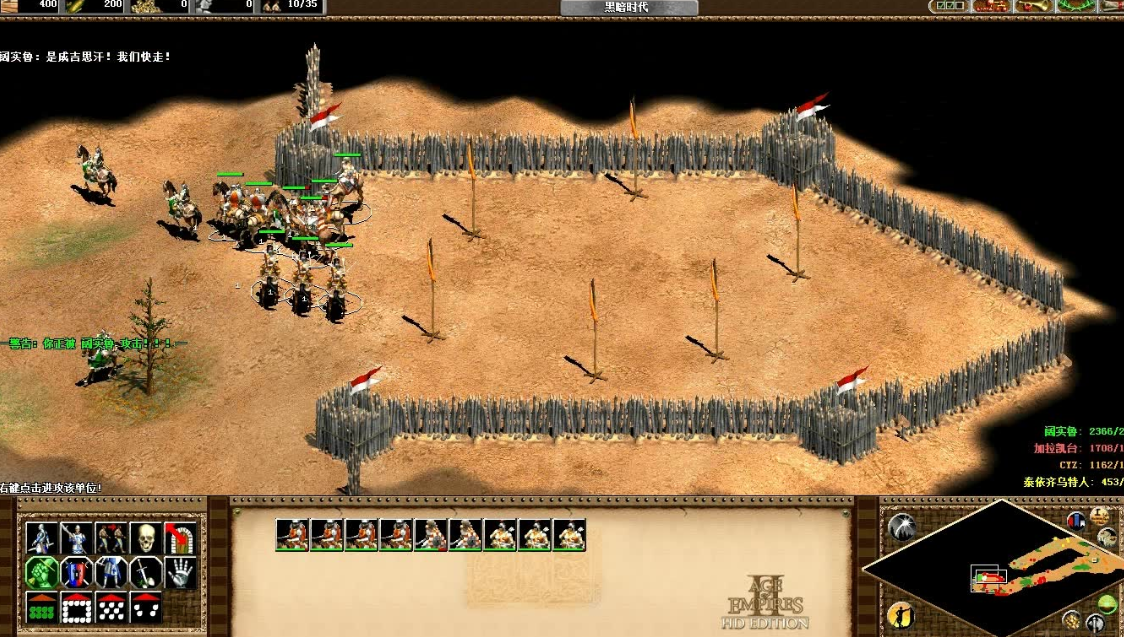This screenshot has width=1124, height=637.
Task: Click the gauntlet hand stop command
Action: [180, 572]
